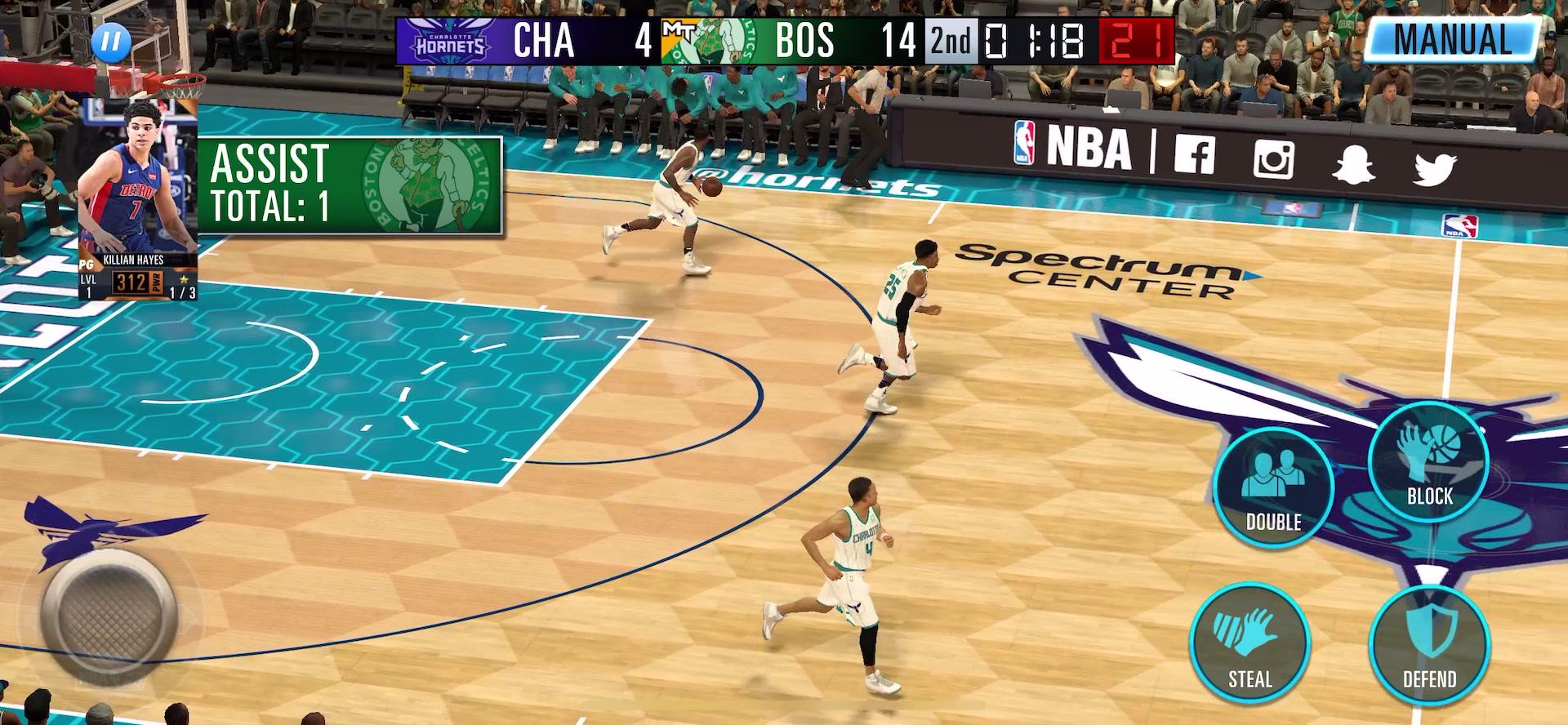Select the CHA team name in scoreboard
This screenshot has width=1568, height=725.
(543, 41)
